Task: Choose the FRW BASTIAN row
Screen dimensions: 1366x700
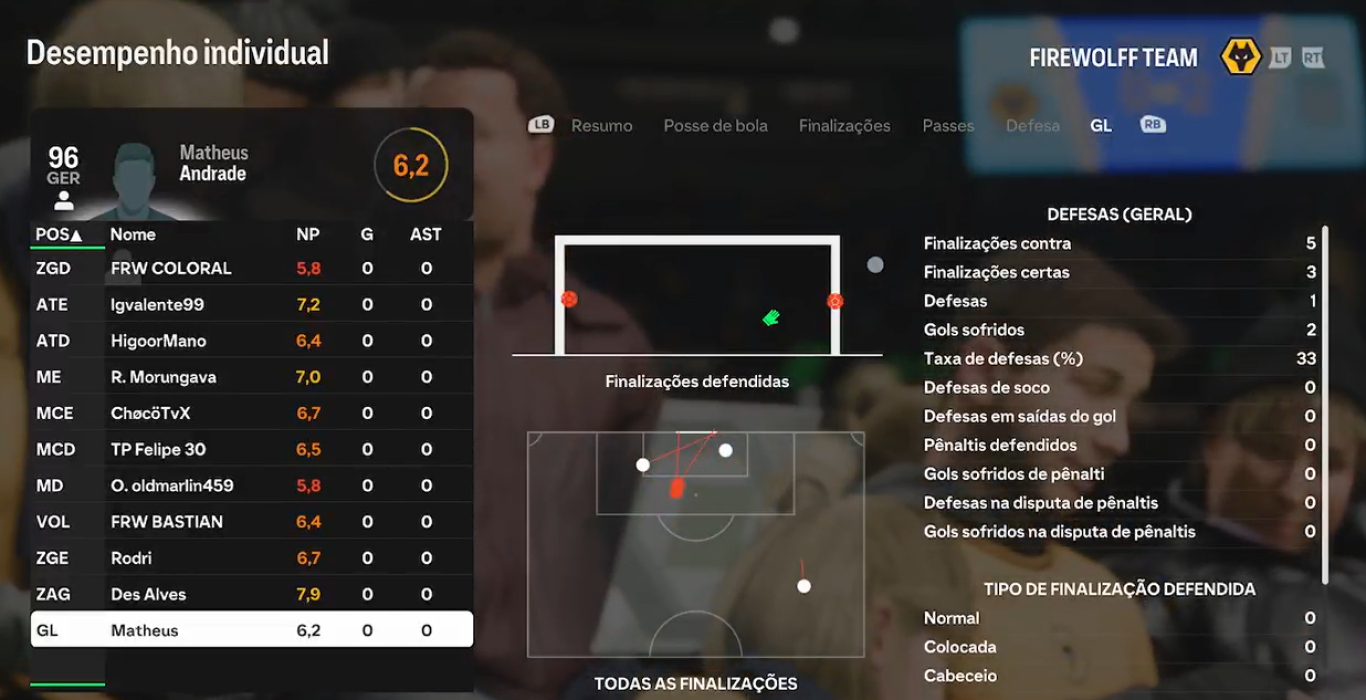Action: [x=251, y=522]
